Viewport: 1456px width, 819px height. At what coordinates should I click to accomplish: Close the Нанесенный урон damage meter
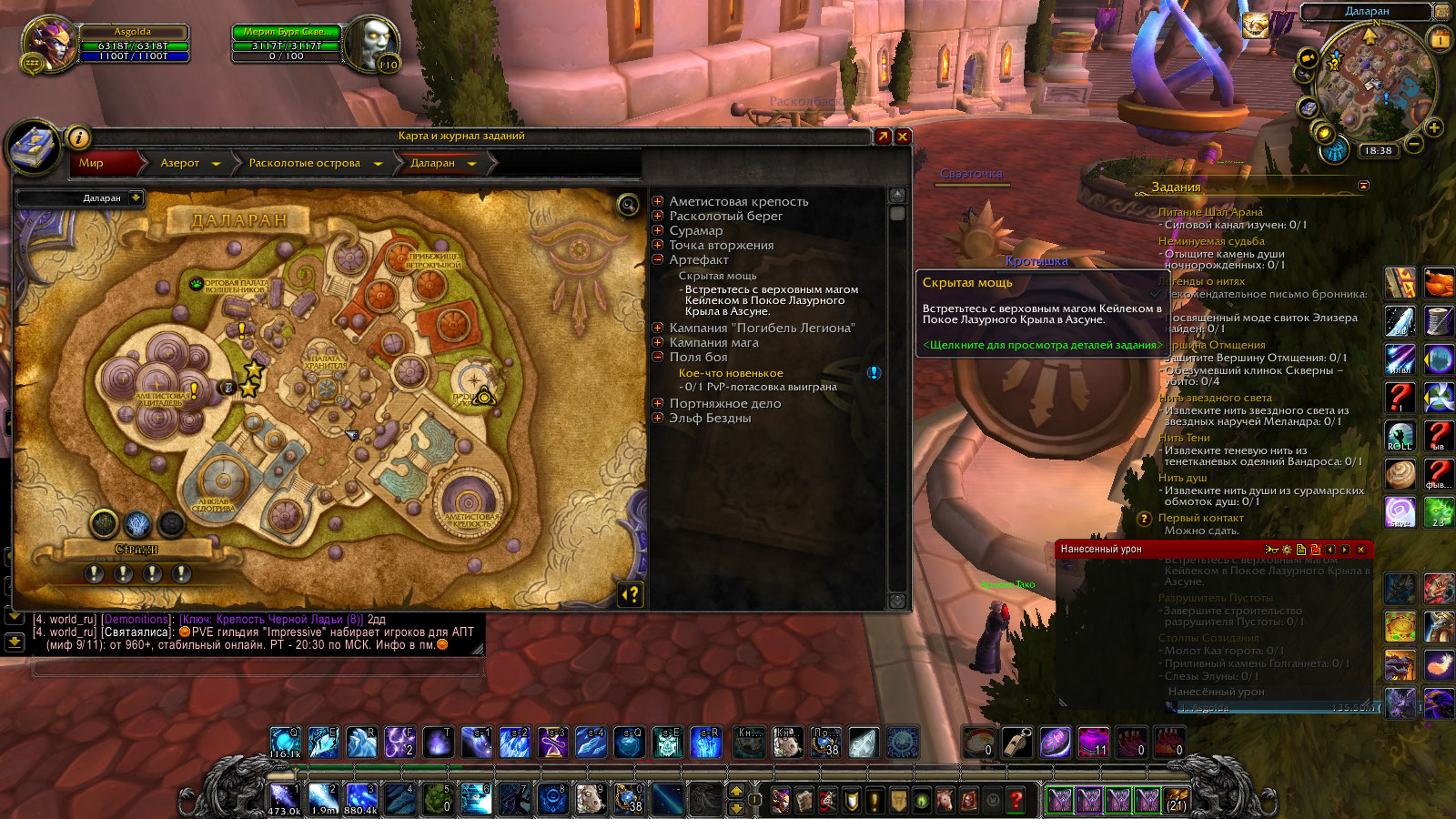[x=1360, y=550]
